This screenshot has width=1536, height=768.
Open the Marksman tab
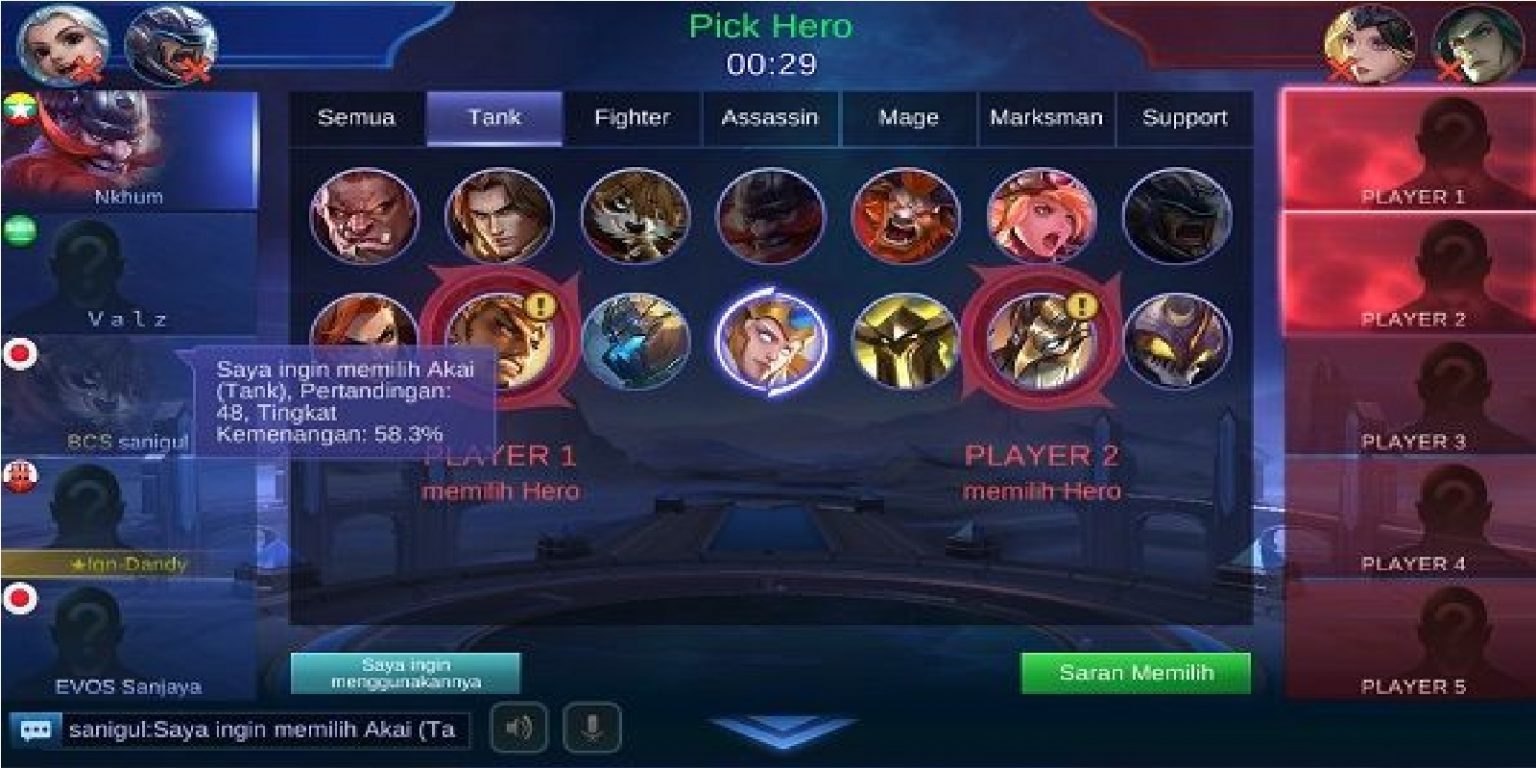tap(1046, 117)
